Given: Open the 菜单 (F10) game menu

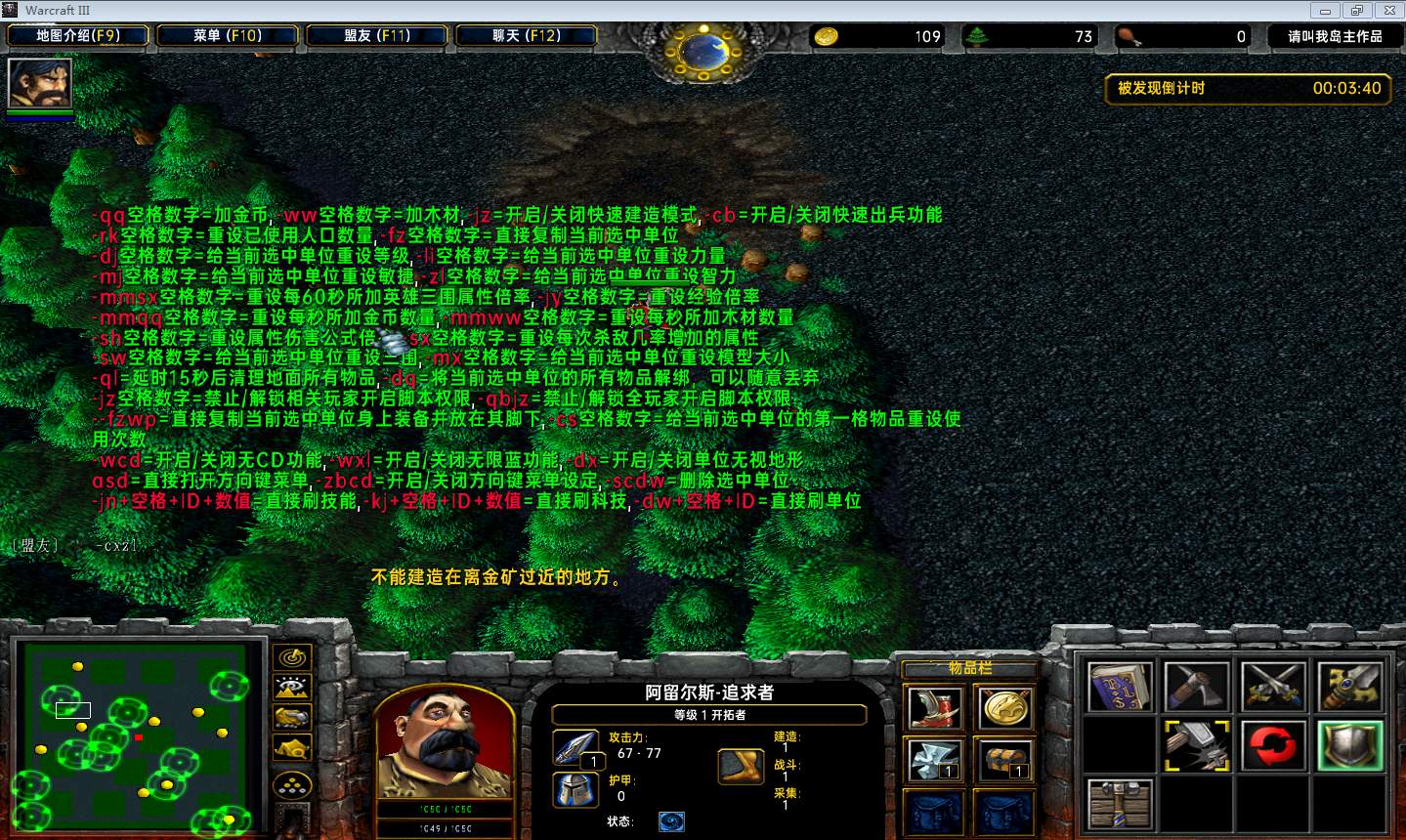Looking at the screenshot, I should 228,36.
